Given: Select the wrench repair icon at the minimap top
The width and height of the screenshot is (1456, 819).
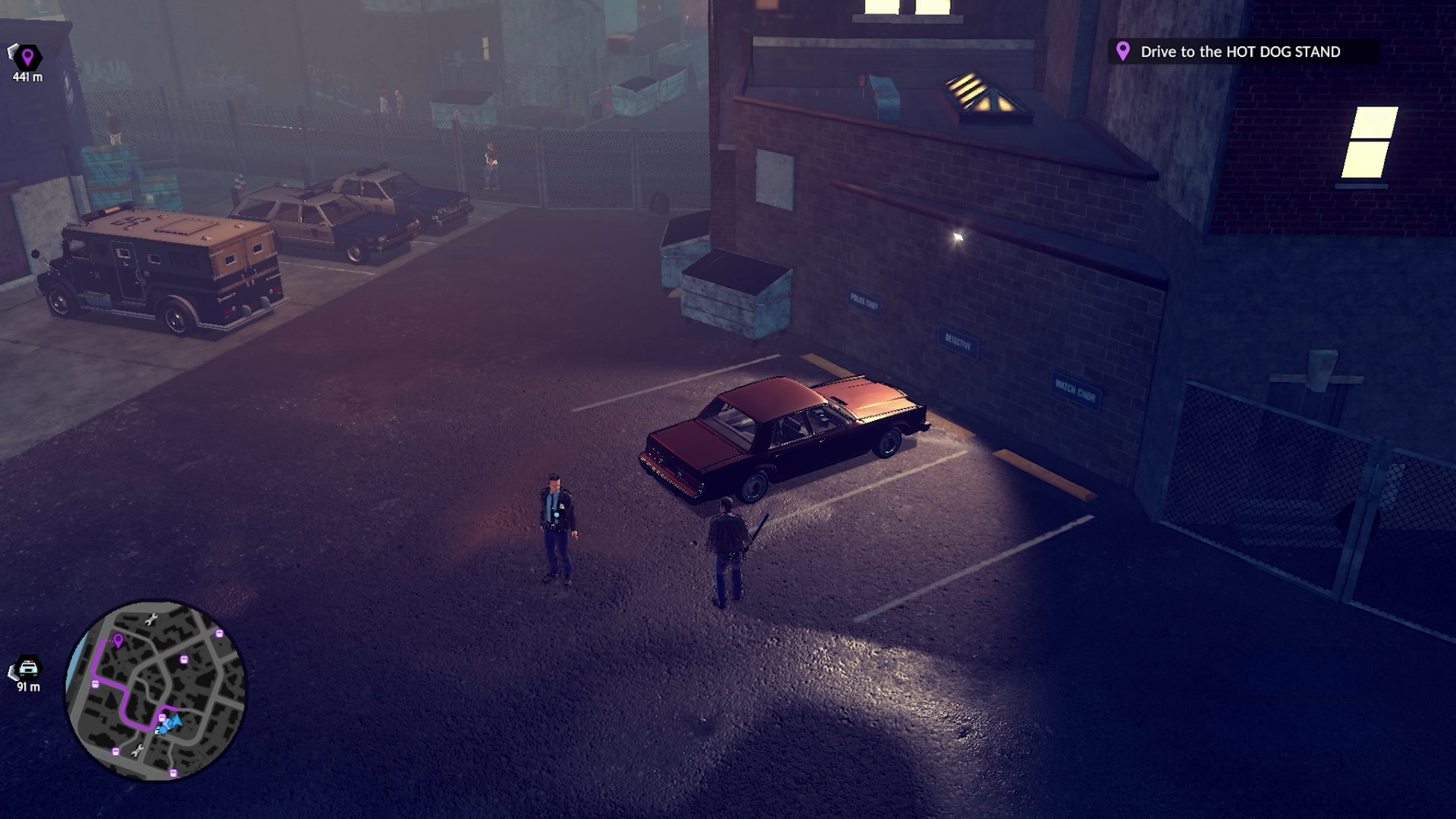Looking at the screenshot, I should click(152, 619).
